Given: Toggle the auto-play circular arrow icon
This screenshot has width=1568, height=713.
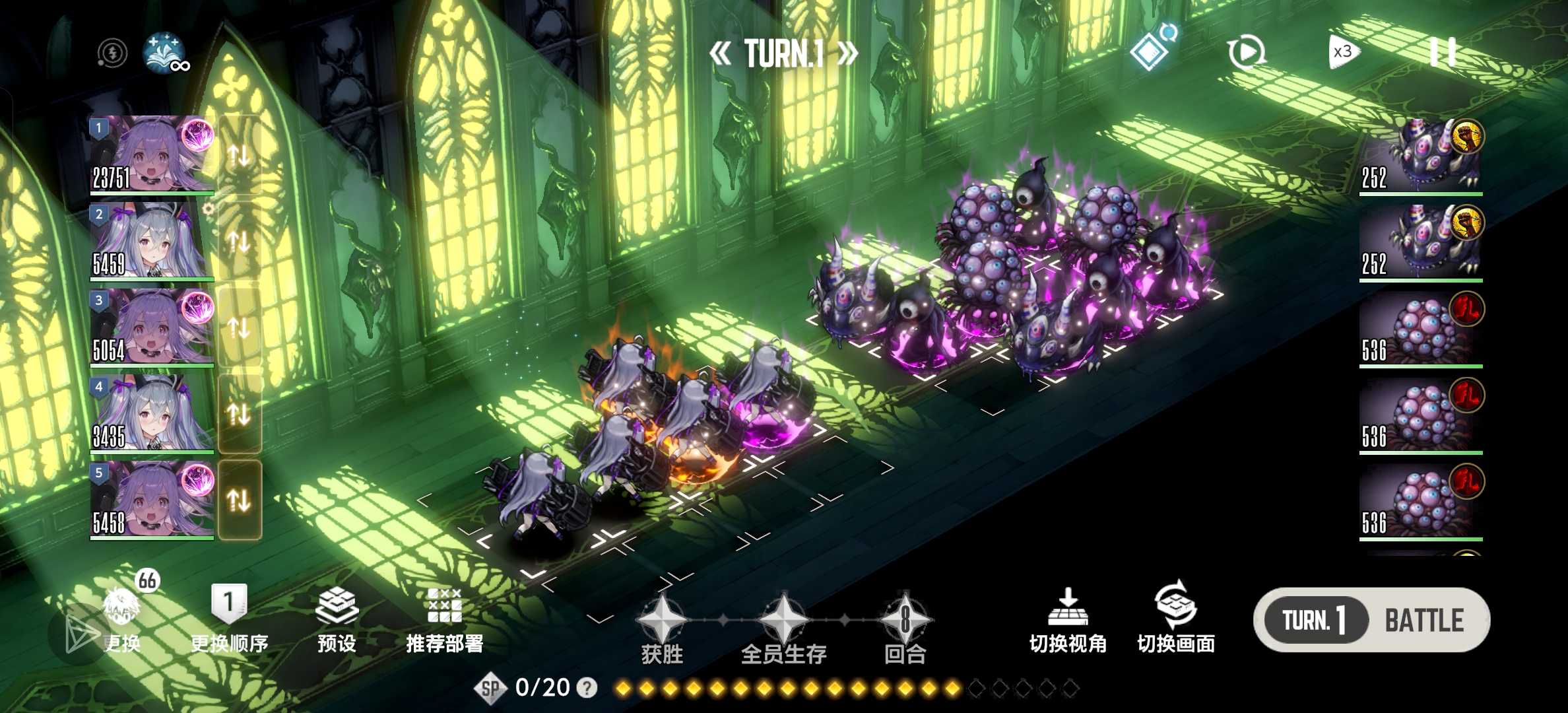Looking at the screenshot, I should pyautogui.click(x=1246, y=52).
